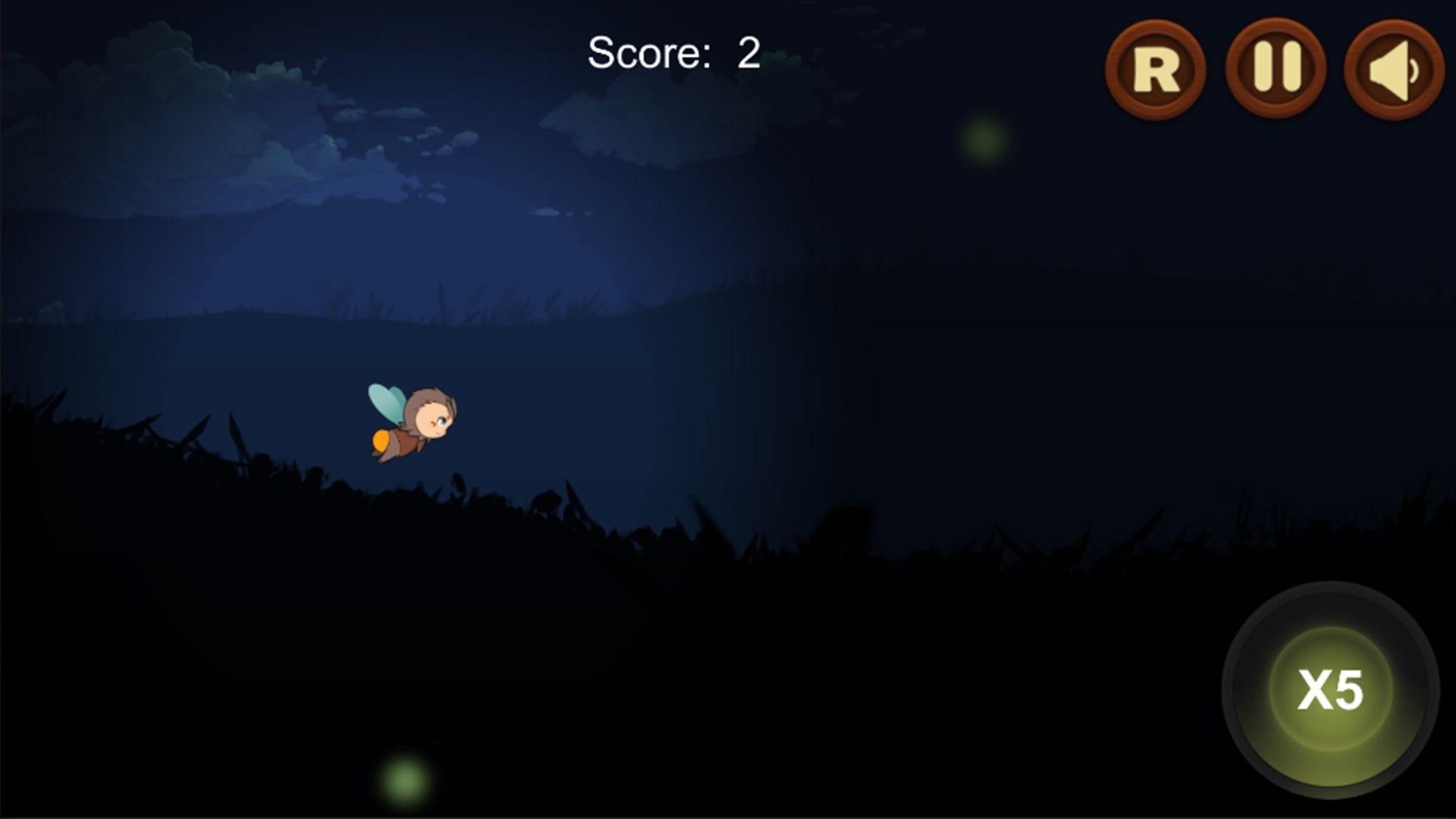Click the R restart button
The image size is (1456, 819).
pyautogui.click(x=1156, y=69)
